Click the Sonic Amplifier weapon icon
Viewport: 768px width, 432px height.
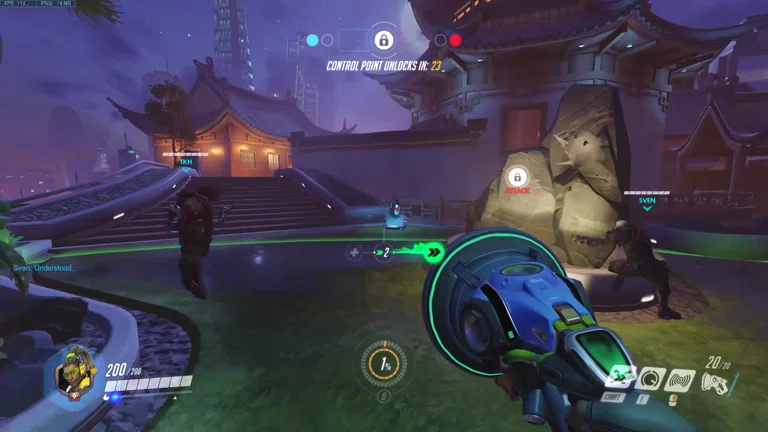click(715, 382)
